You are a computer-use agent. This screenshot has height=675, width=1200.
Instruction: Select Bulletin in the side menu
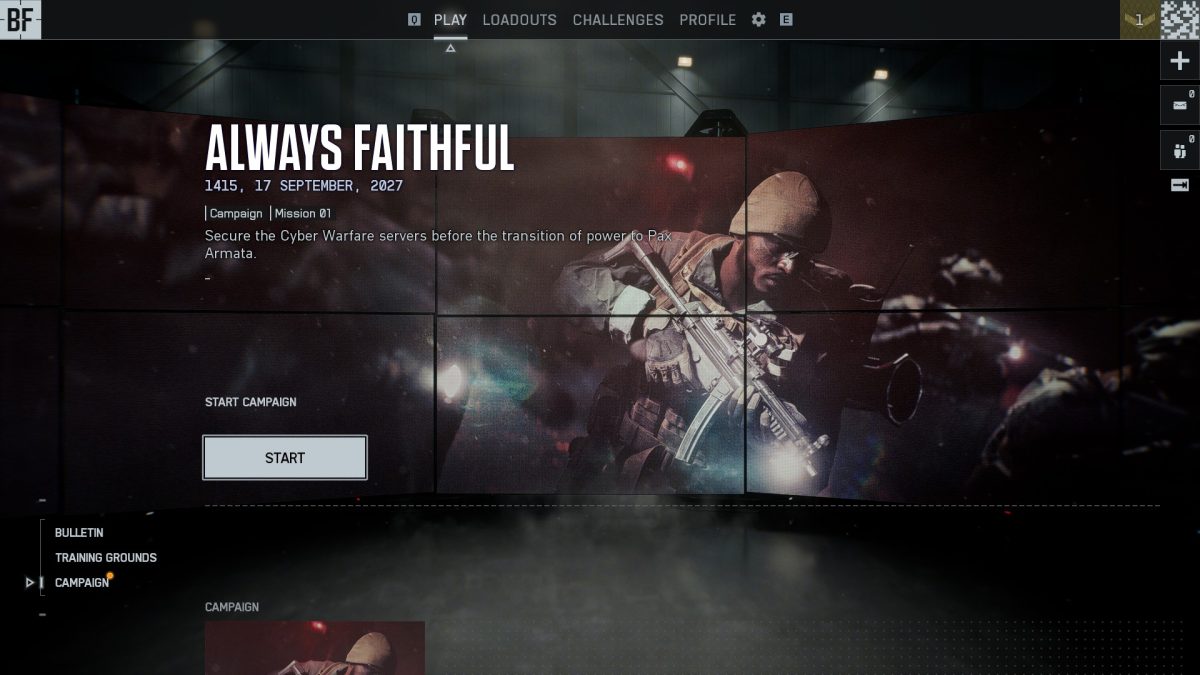[79, 533]
